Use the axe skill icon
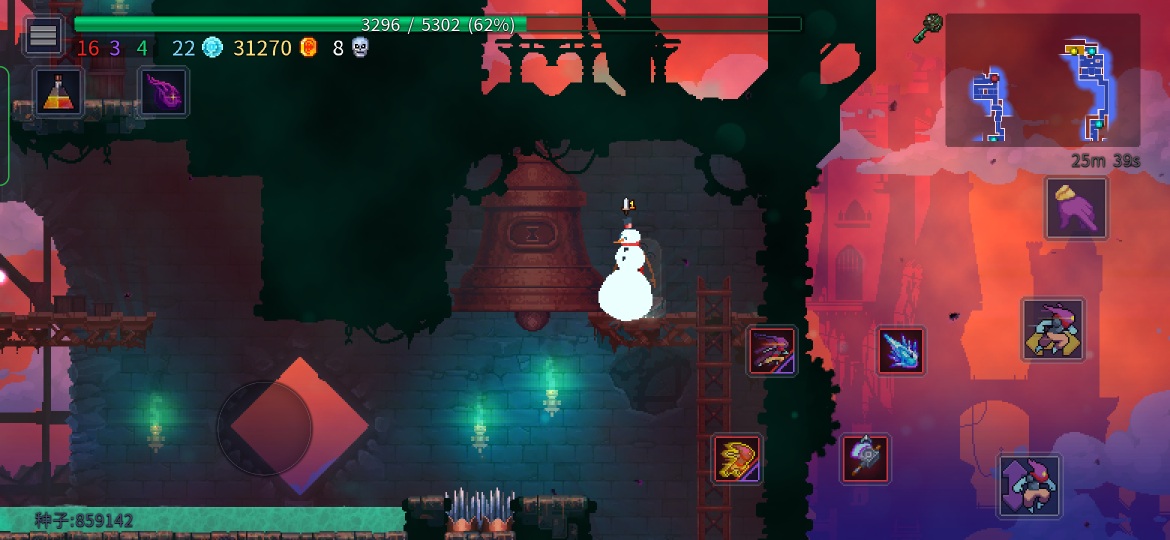1170x540 pixels. (x=865, y=459)
